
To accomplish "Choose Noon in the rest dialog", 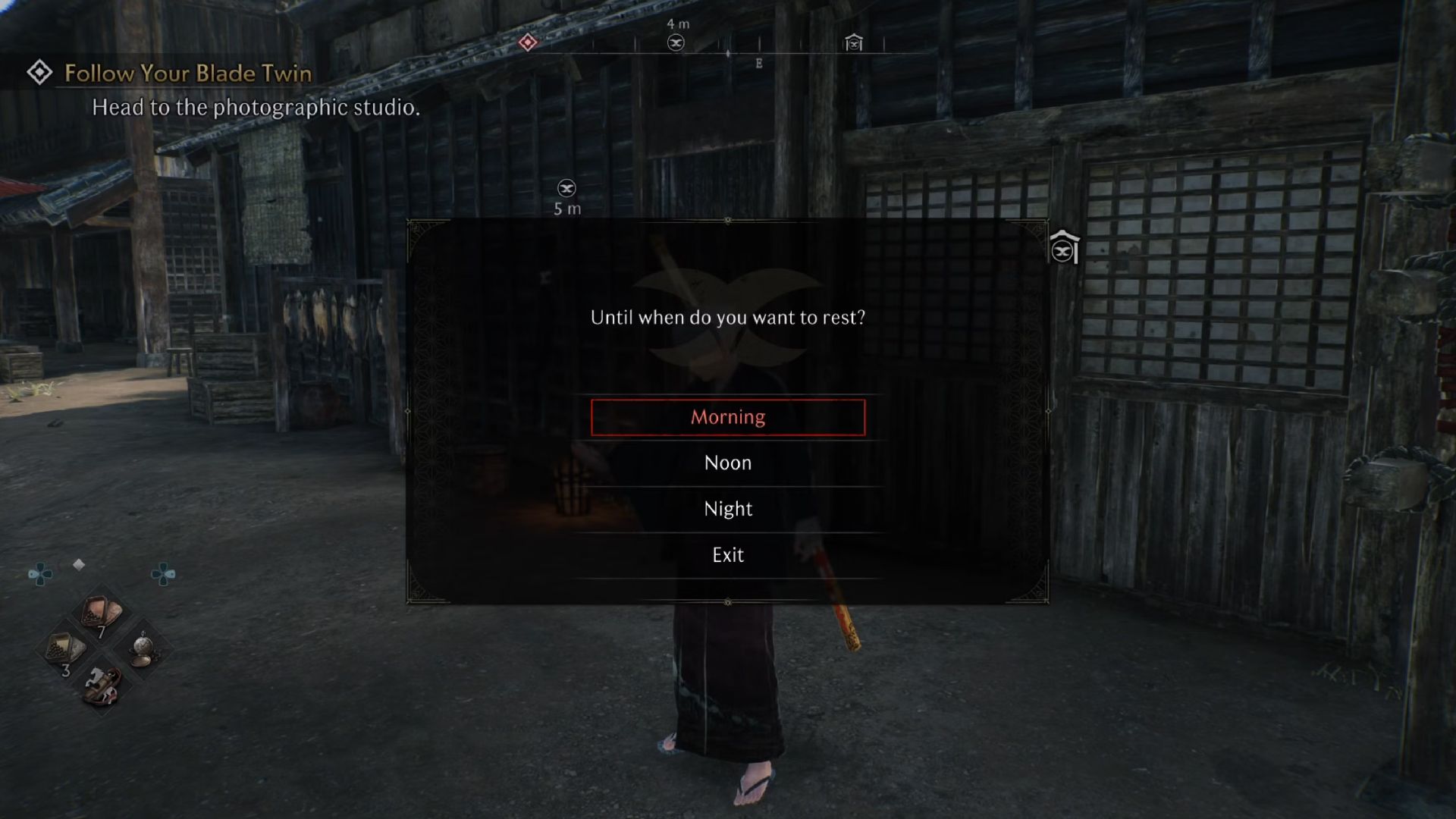I will (727, 463).
